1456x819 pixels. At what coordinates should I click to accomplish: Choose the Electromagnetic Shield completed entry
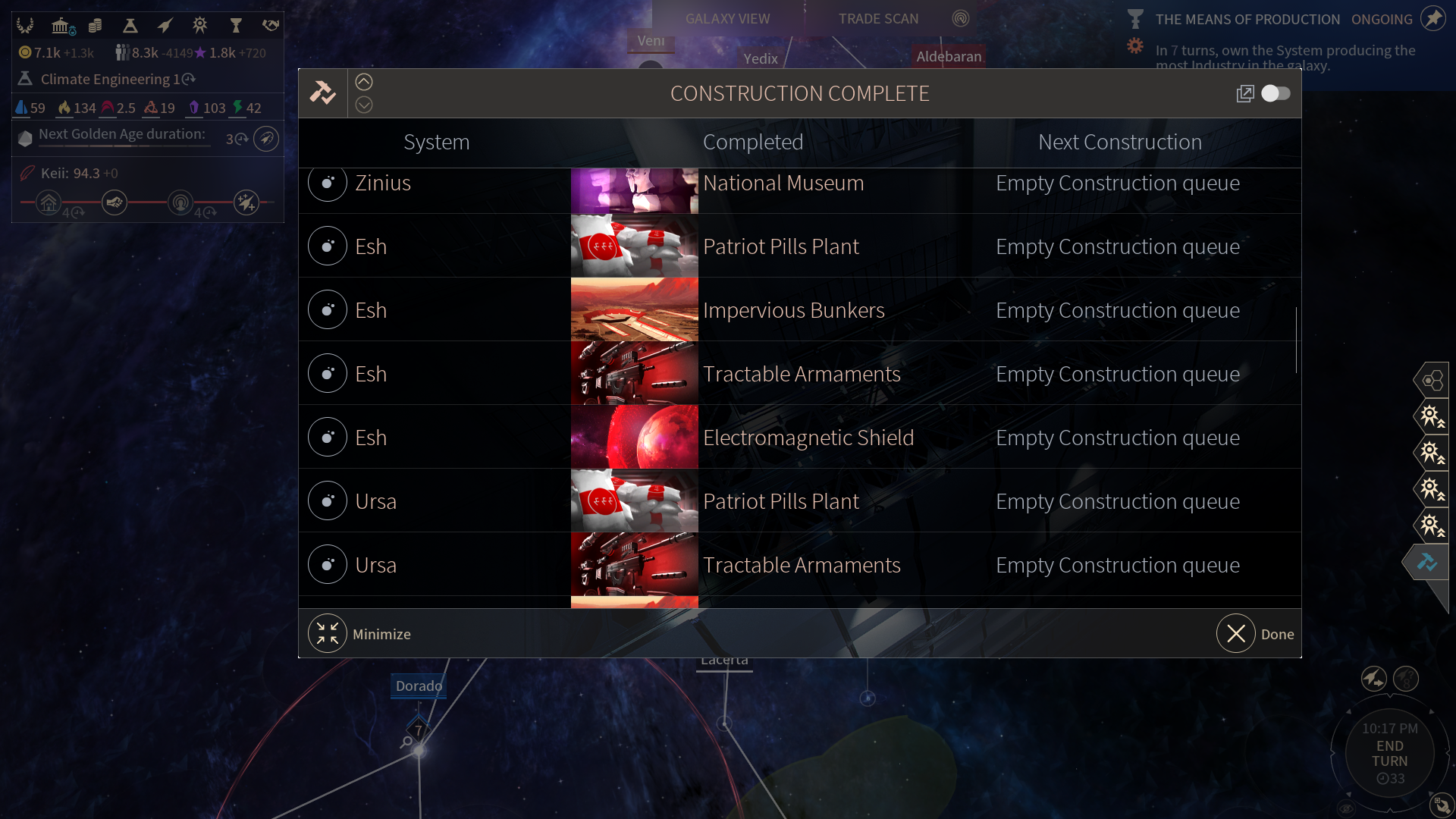pos(808,438)
